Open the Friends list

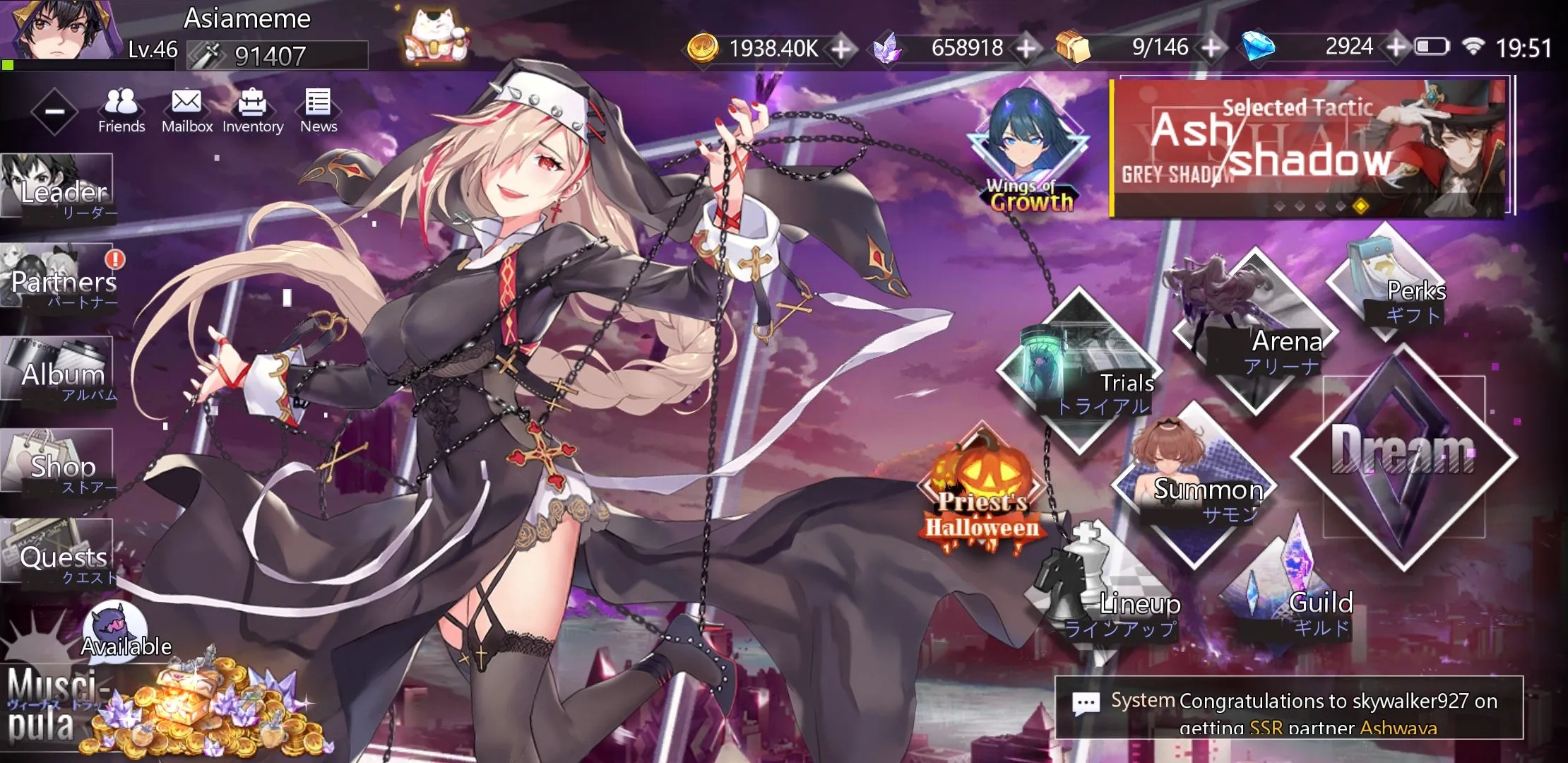coord(121,110)
